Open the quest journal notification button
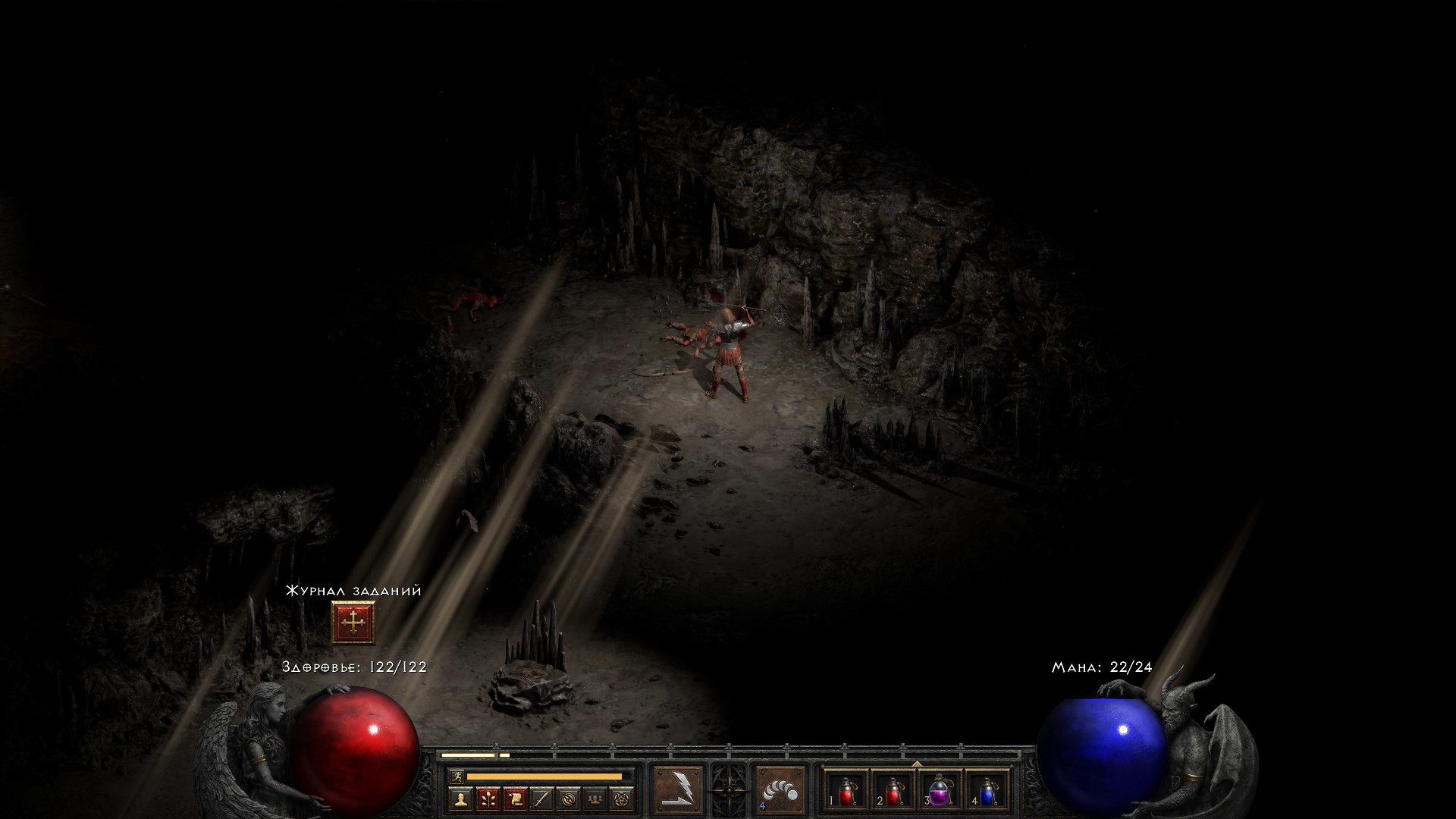The width and height of the screenshot is (1456, 819). [353, 623]
